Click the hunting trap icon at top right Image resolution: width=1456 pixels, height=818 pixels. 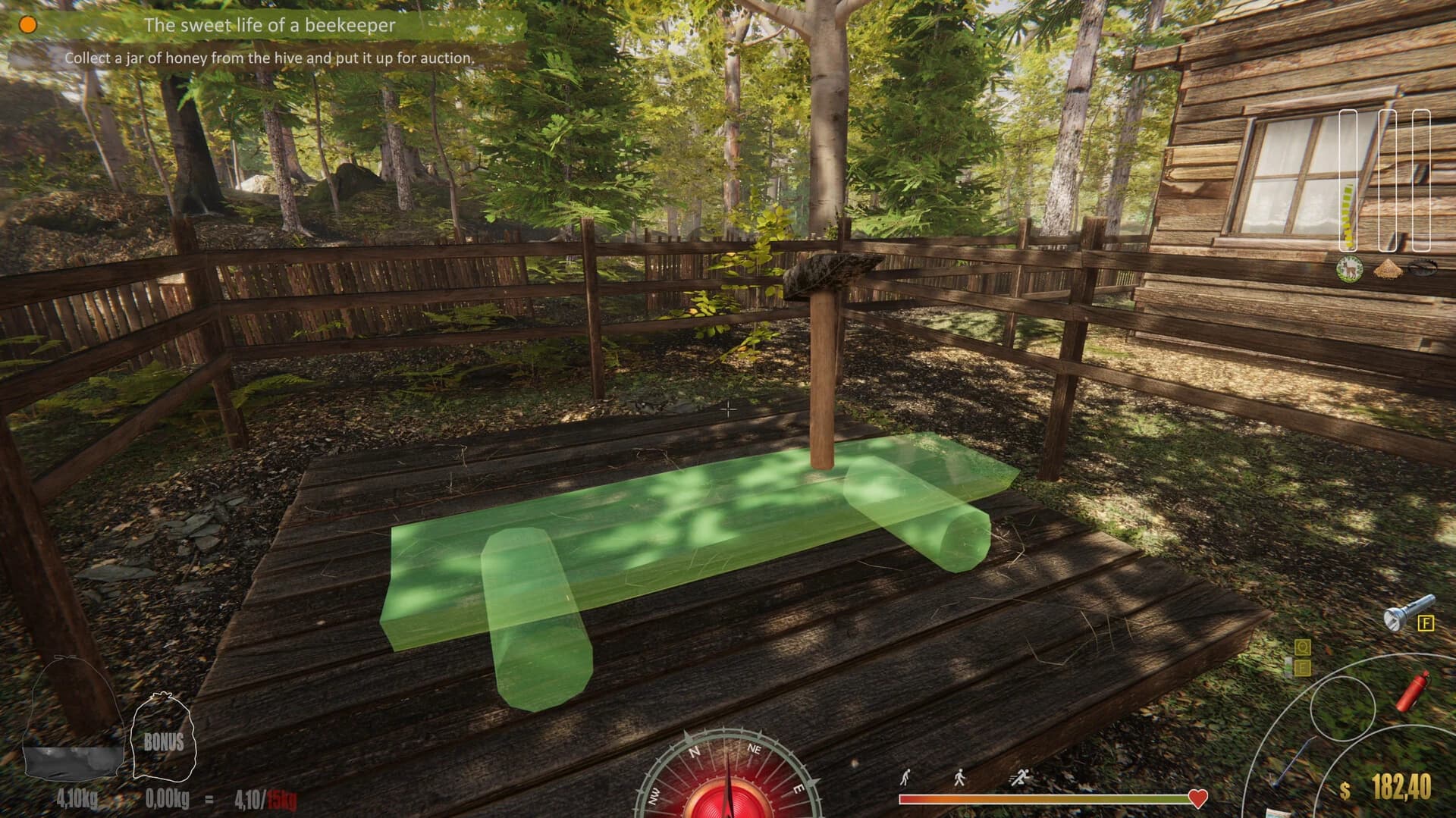click(1422, 268)
